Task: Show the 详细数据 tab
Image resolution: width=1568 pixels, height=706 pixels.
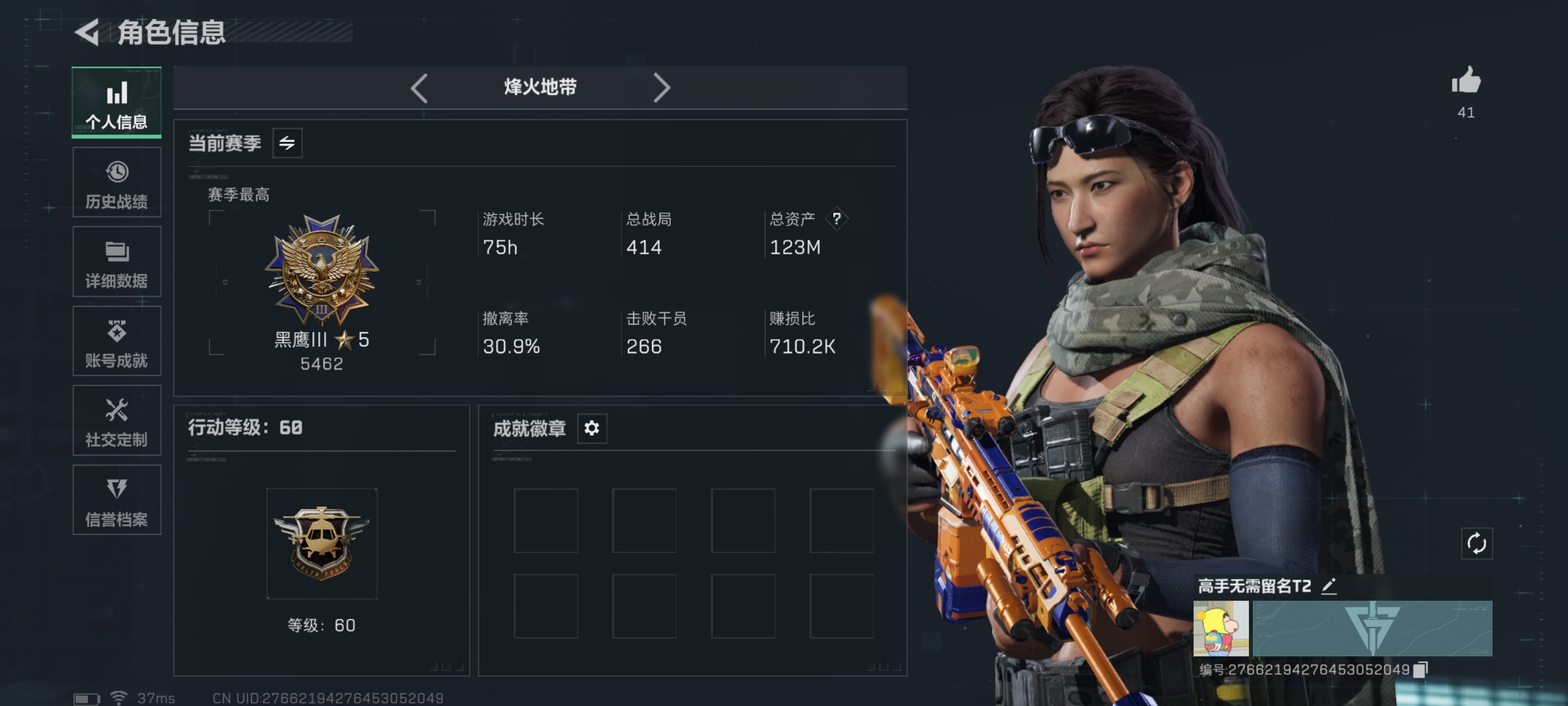Action: [x=116, y=262]
